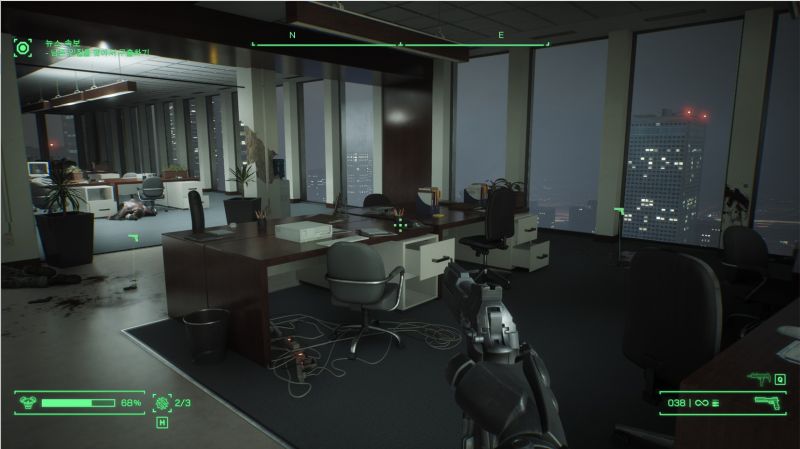Click the compass heading bar
Viewport: 800px width, 449px height.
coord(400,44)
